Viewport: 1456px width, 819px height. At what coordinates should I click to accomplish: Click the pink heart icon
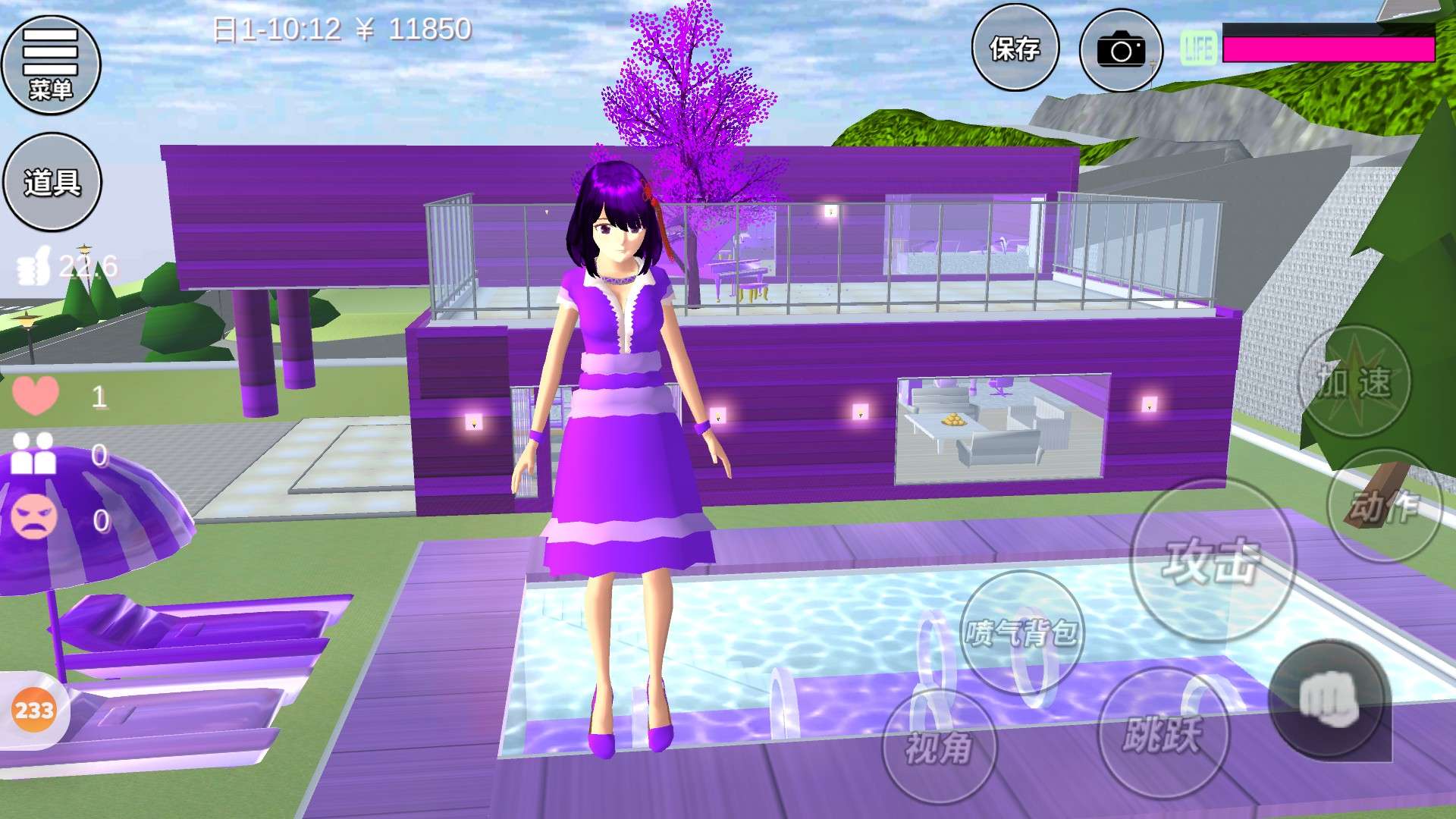point(35,395)
